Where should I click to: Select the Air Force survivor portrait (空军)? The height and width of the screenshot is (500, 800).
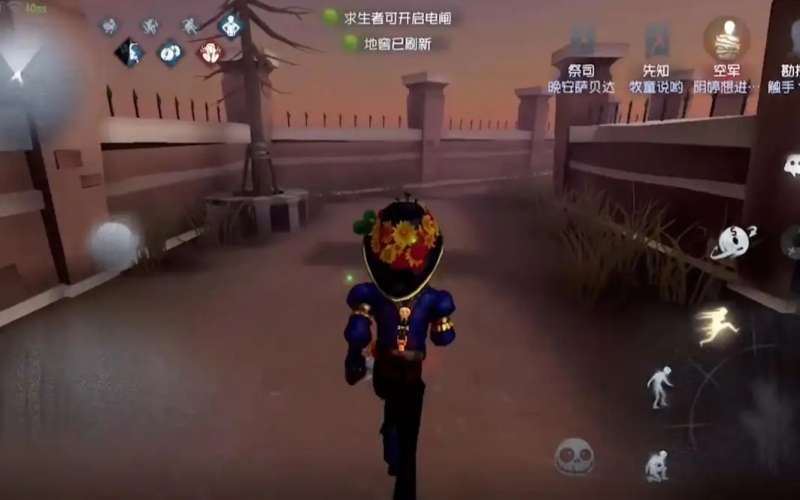click(726, 38)
